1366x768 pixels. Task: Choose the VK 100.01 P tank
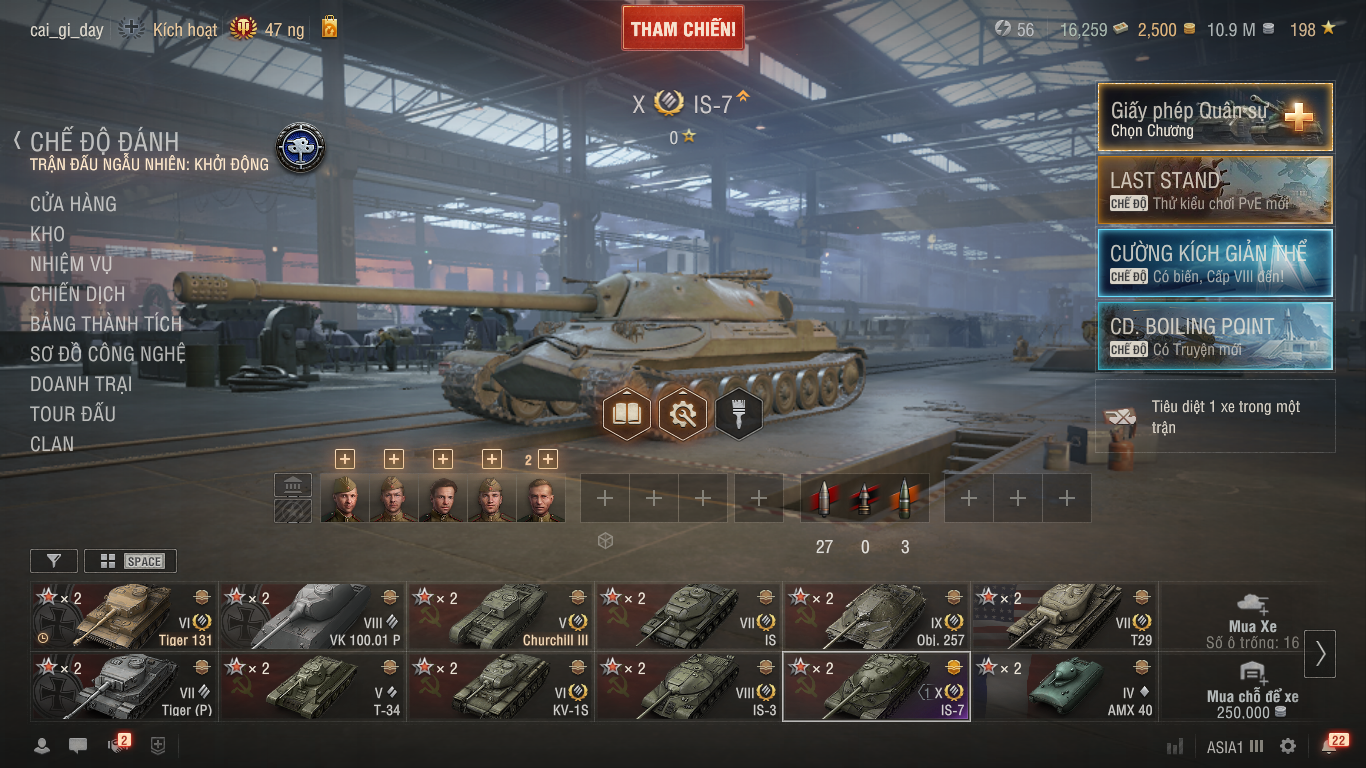tap(312, 616)
